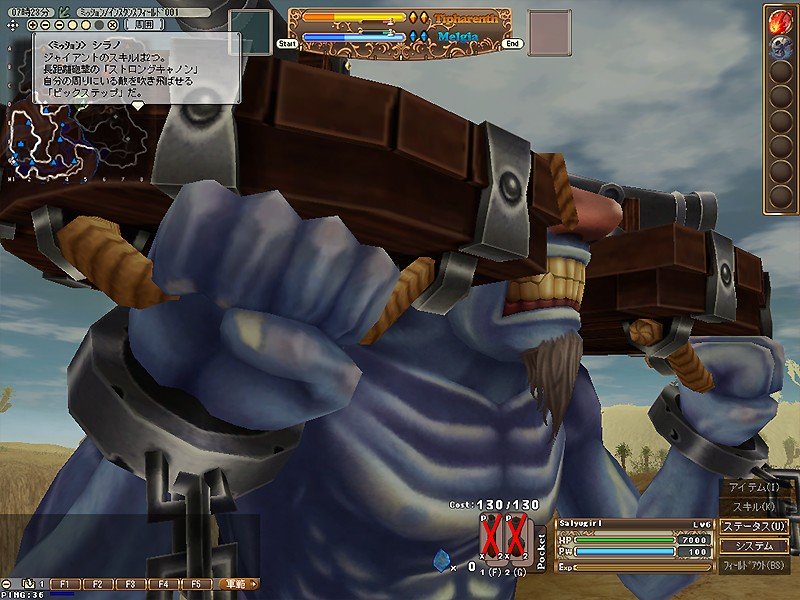This screenshot has height=600, width=800.
Task: Switch to the F1 chat tab
Action: pos(65,583)
